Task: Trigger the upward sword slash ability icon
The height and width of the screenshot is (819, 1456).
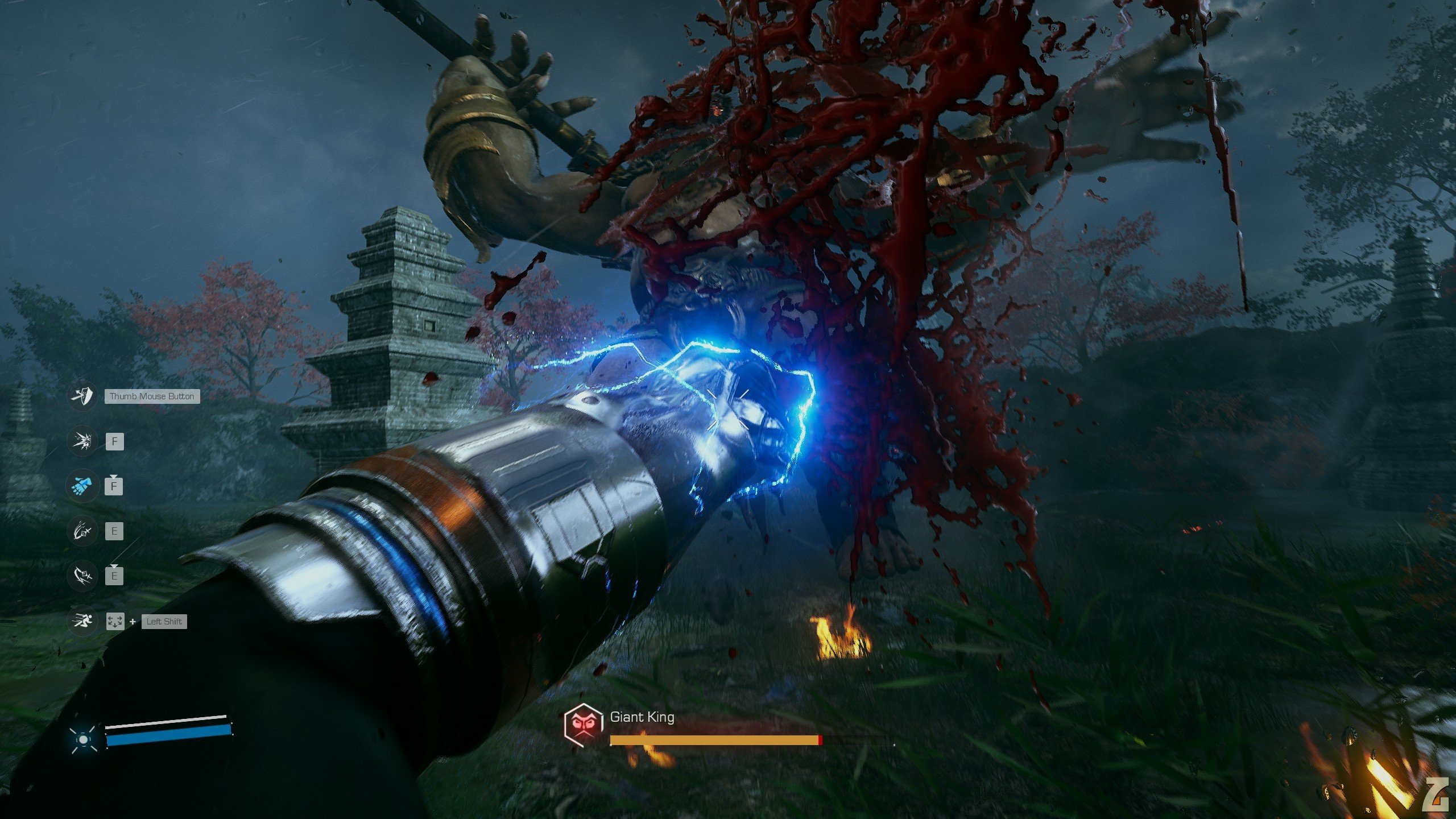Action: point(82,531)
